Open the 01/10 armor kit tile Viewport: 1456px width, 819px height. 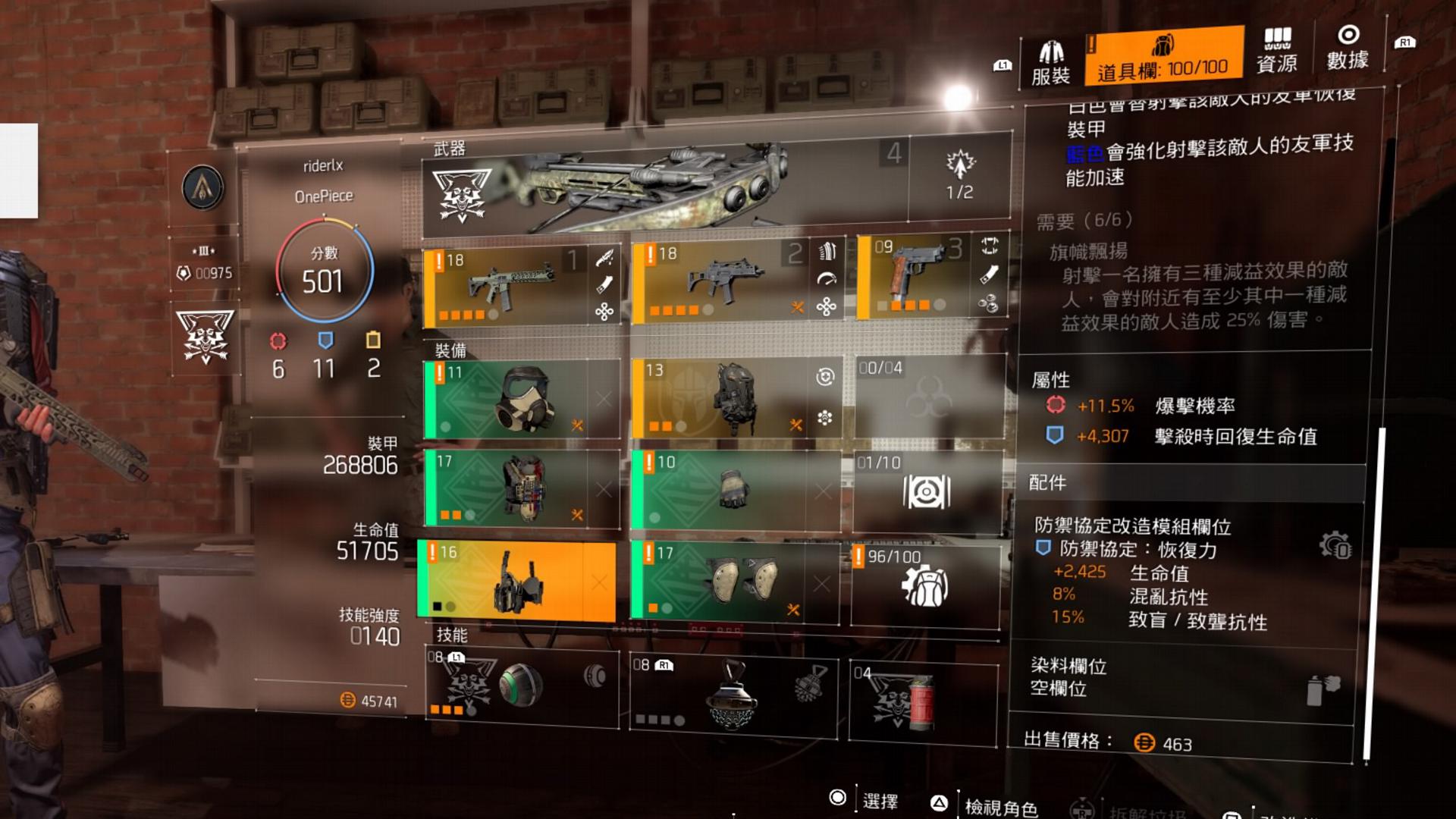pyautogui.click(x=927, y=491)
